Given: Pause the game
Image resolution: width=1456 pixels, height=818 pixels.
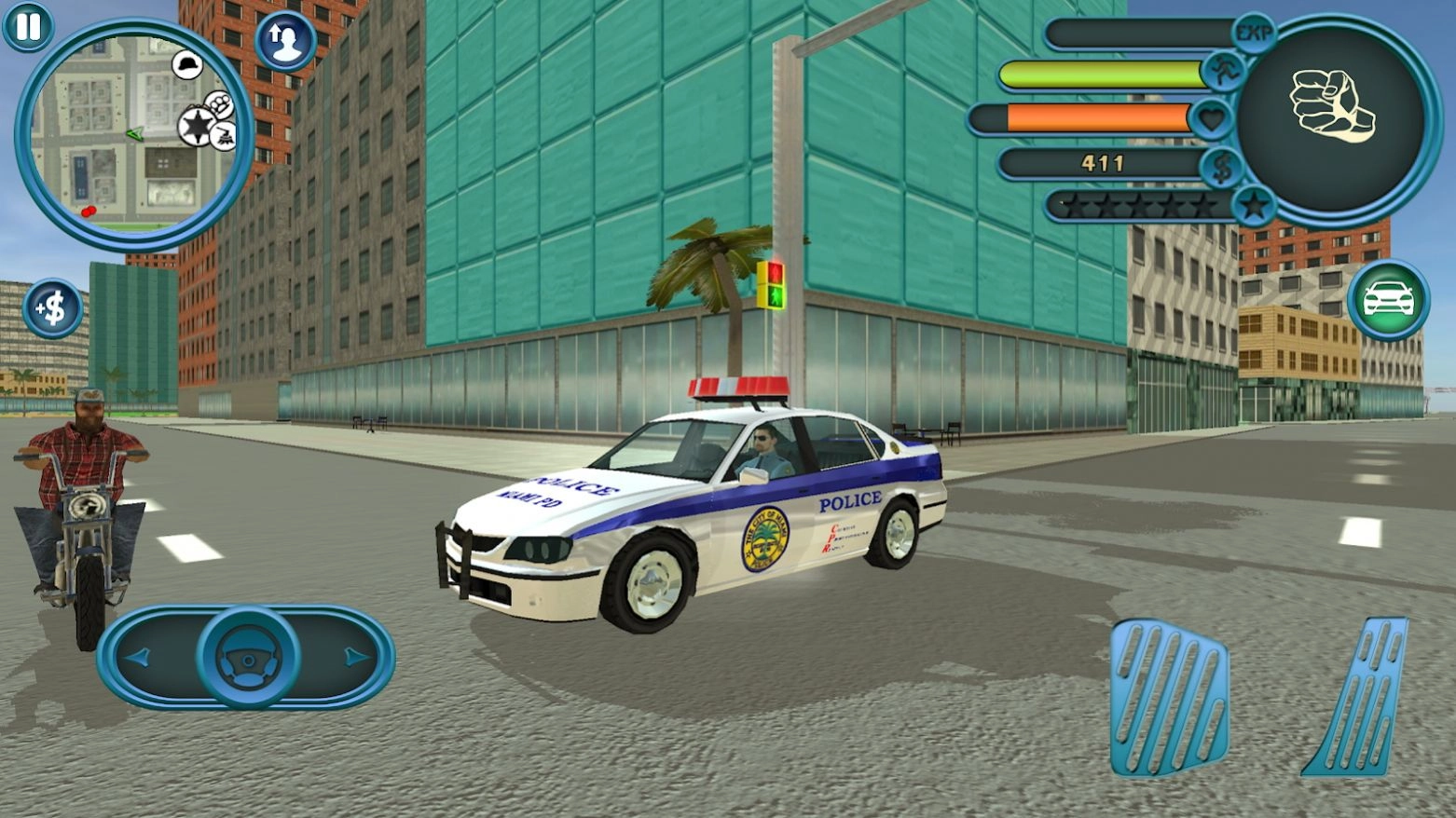Looking at the screenshot, I should [x=28, y=28].
